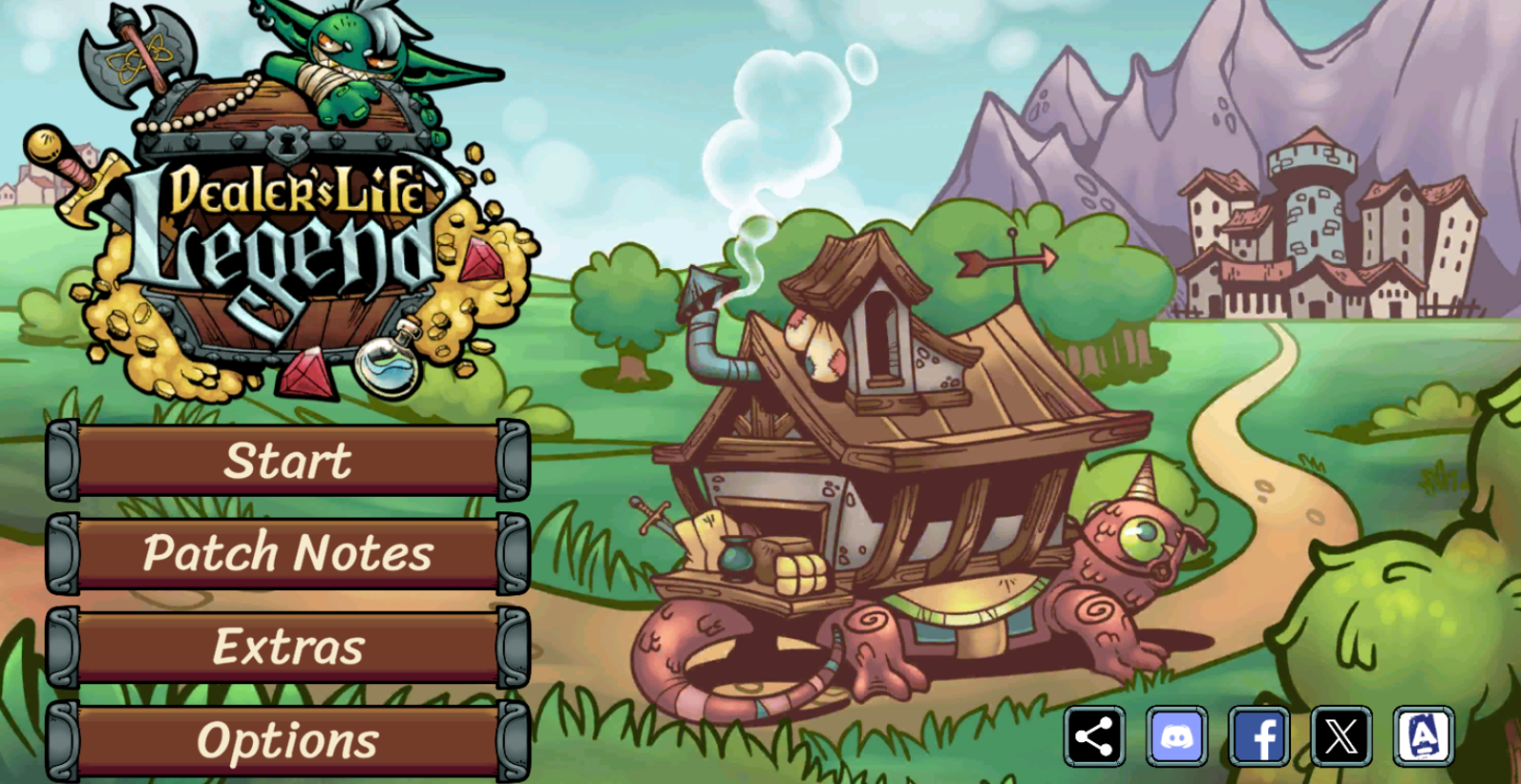This screenshot has height=784, width=1521.
Task: Click the Start menu button
Action: click(288, 461)
